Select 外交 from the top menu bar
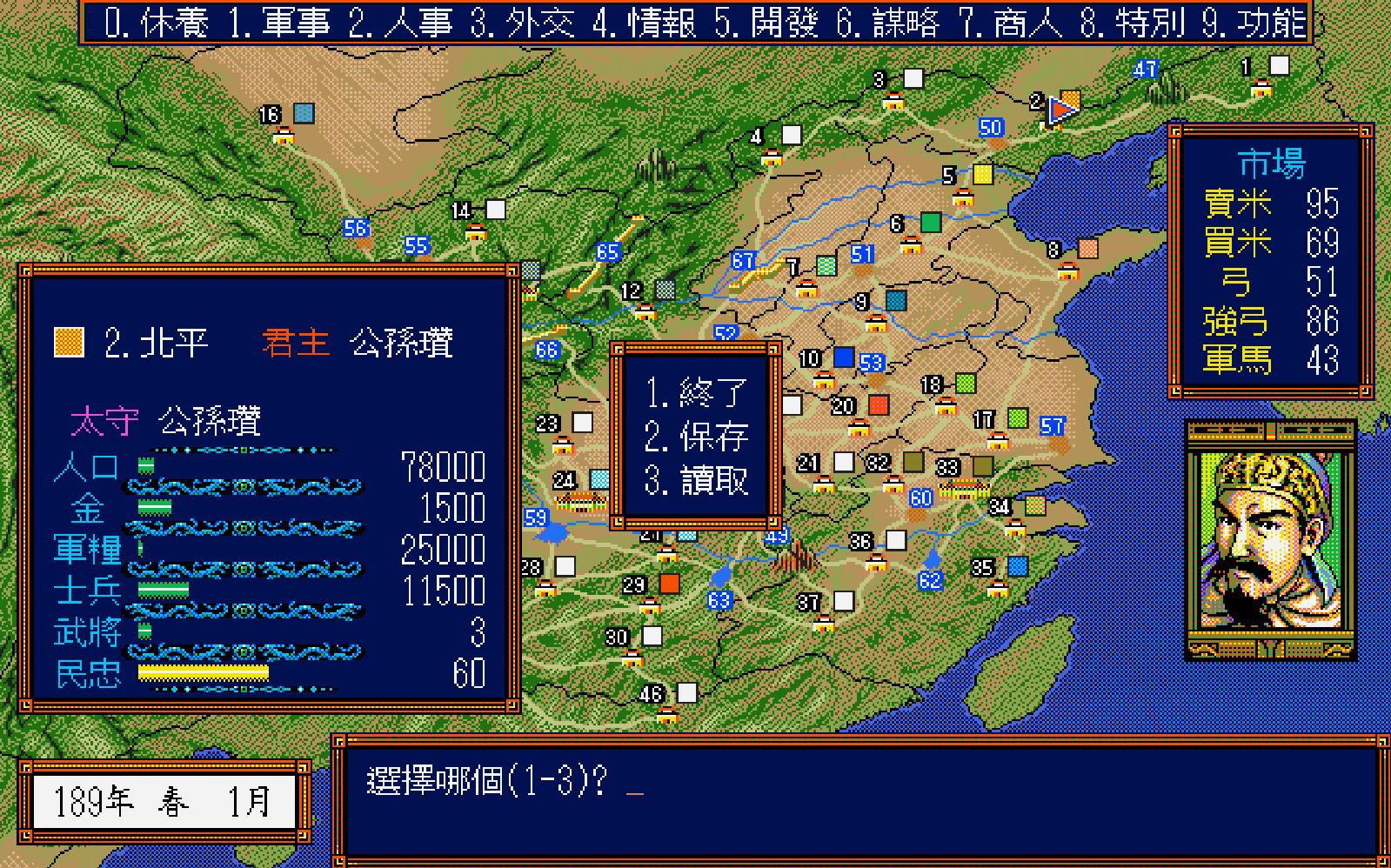Viewport: 1391px width, 868px height. coord(524,23)
